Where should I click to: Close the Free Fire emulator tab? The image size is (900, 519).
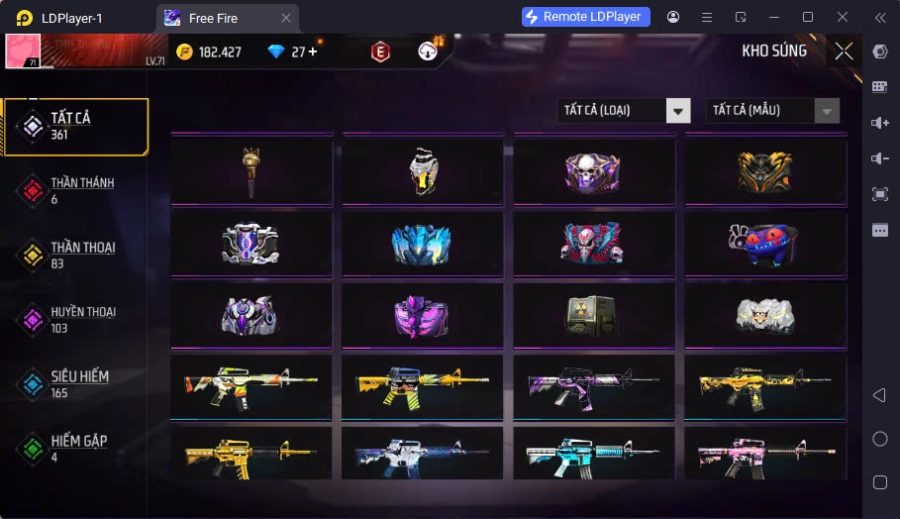coord(286,18)
